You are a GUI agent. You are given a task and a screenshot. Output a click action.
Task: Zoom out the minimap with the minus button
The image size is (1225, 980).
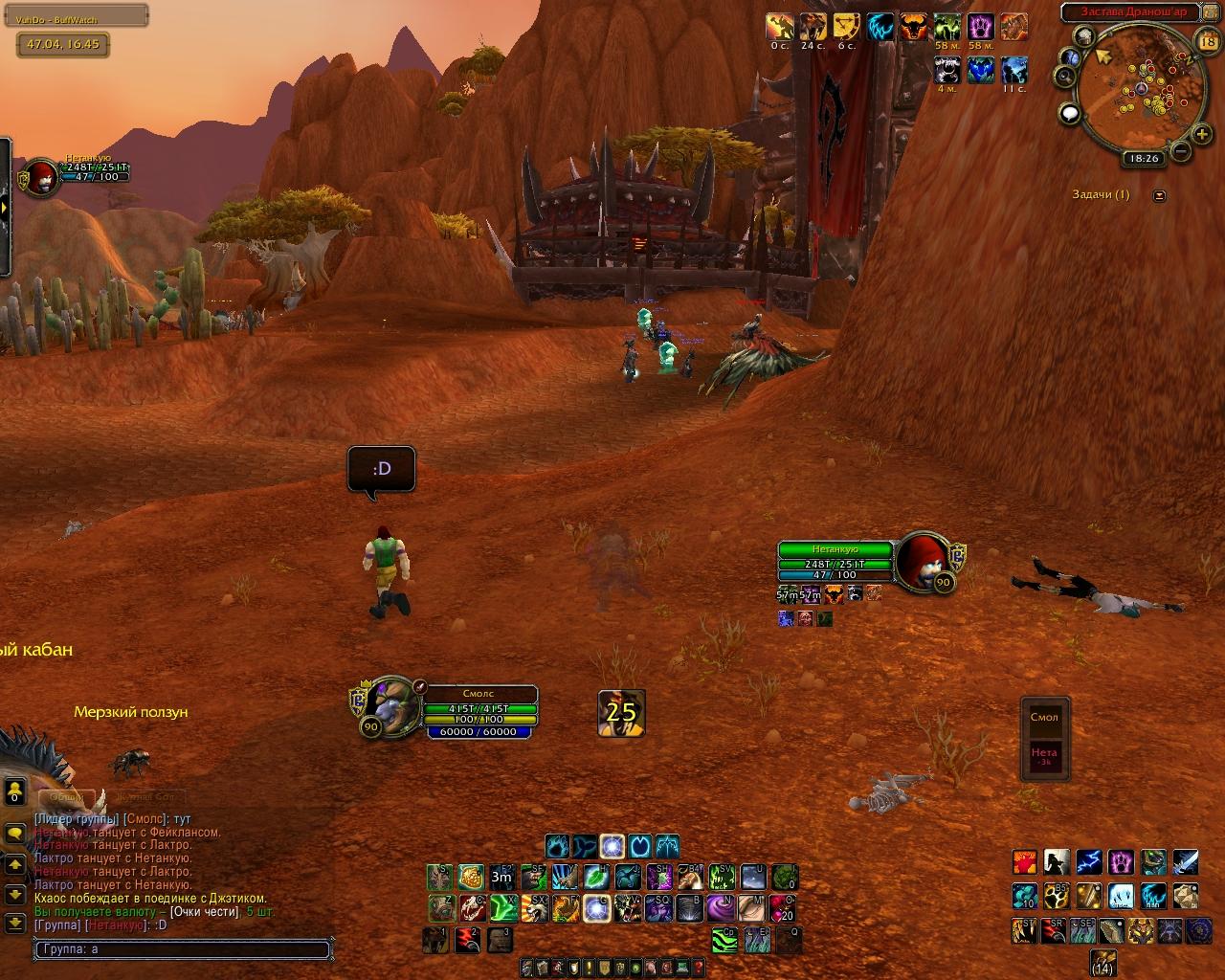tap(1181, 150)
